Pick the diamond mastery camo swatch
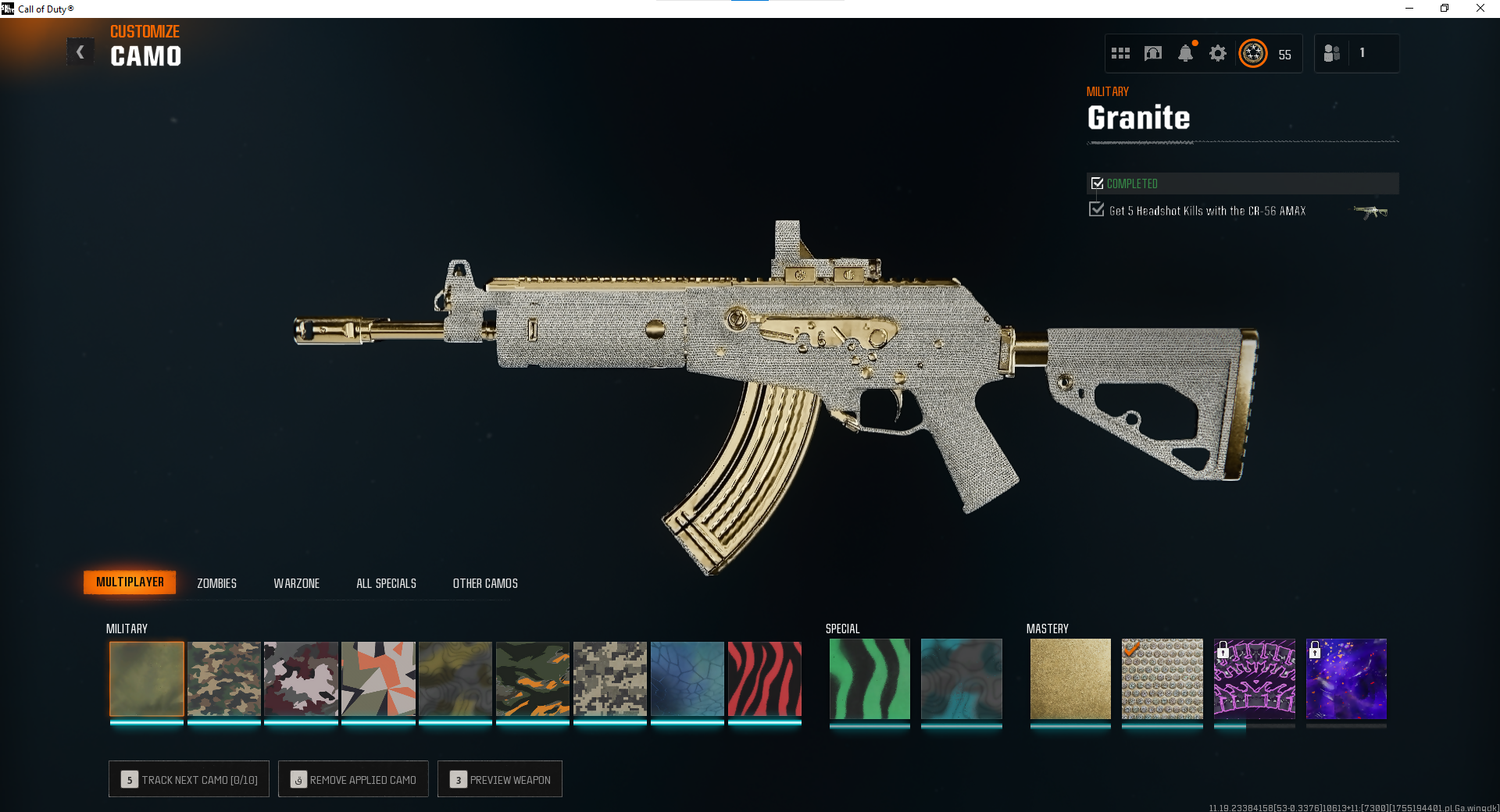This screenshot has height=812, width=1500. tap(1162, 678)
